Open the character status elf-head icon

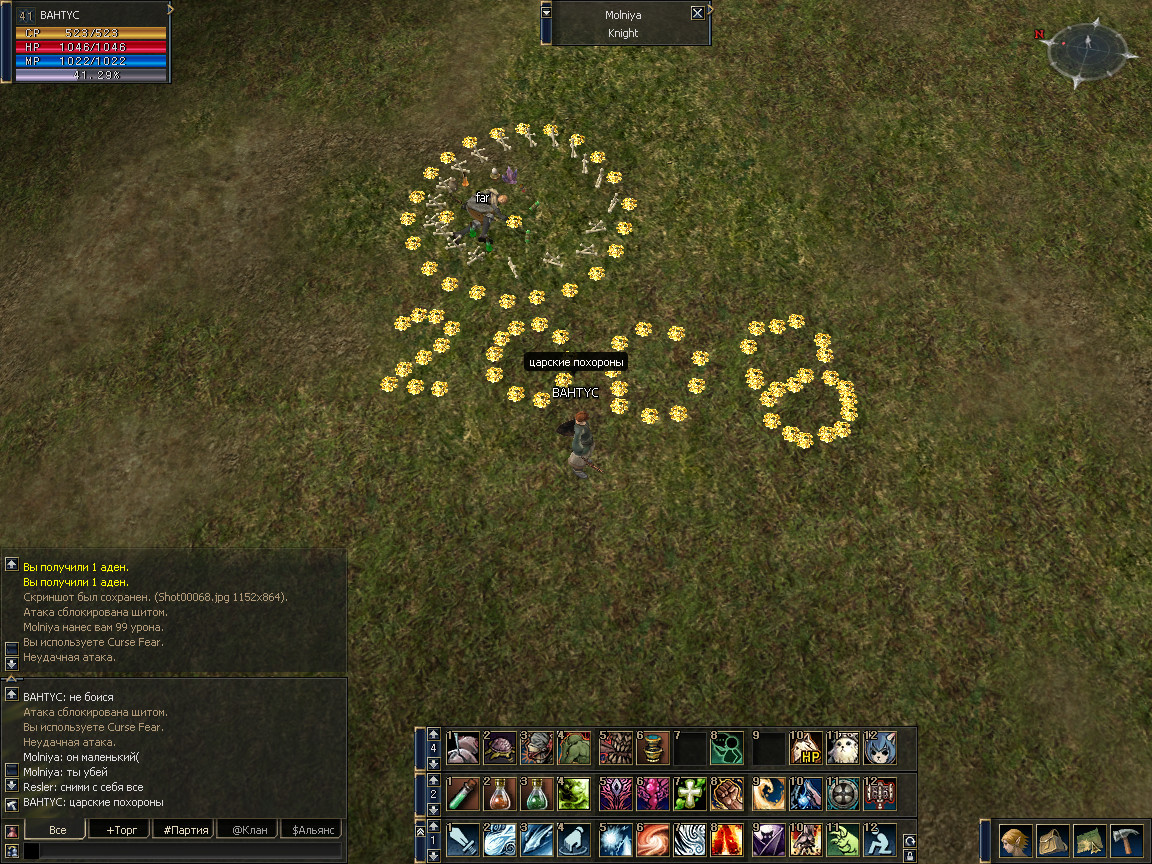pyautogui.click(x=1016, y=840)
